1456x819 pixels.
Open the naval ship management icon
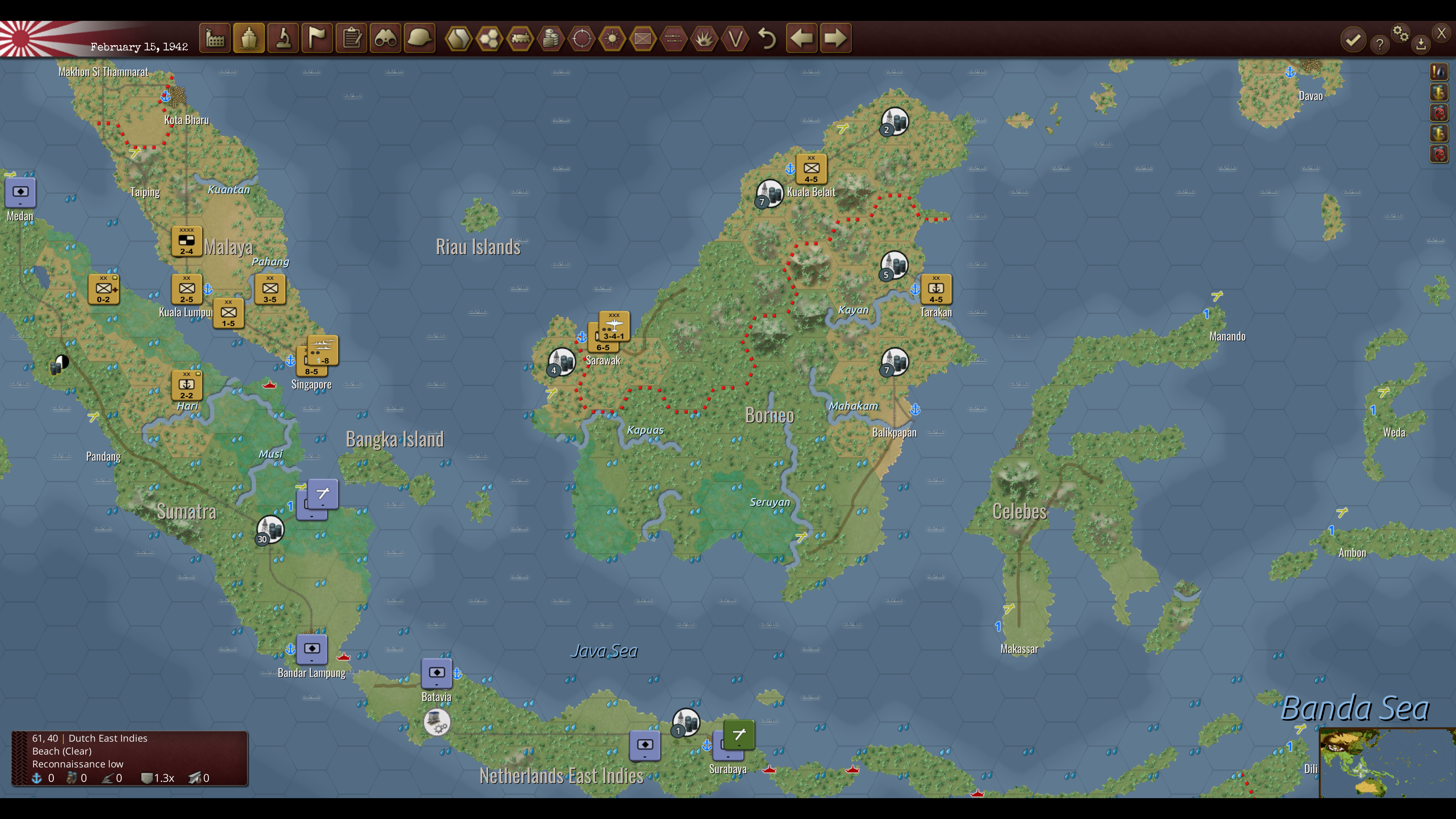coord(249,38)
